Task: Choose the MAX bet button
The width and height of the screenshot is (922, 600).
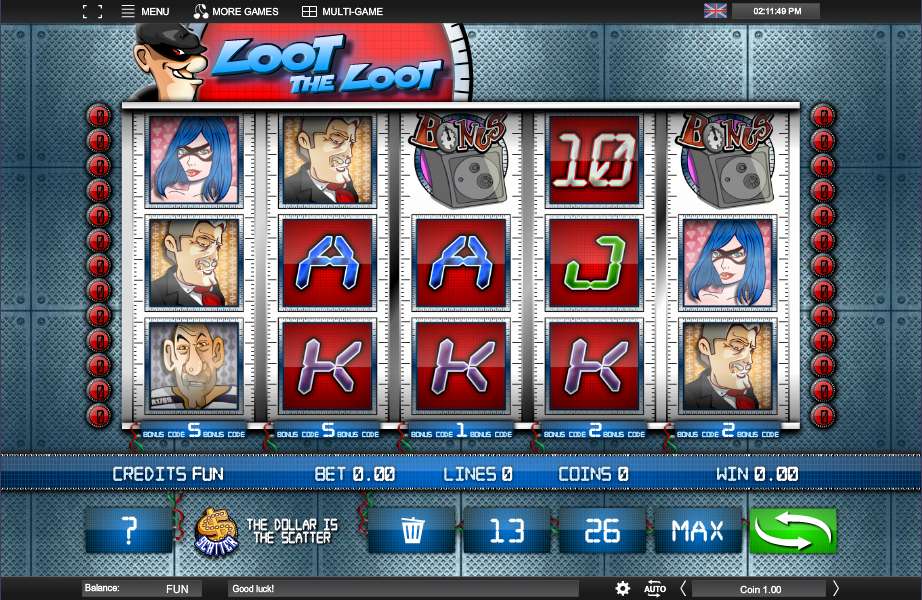Action: coord(697,530)
